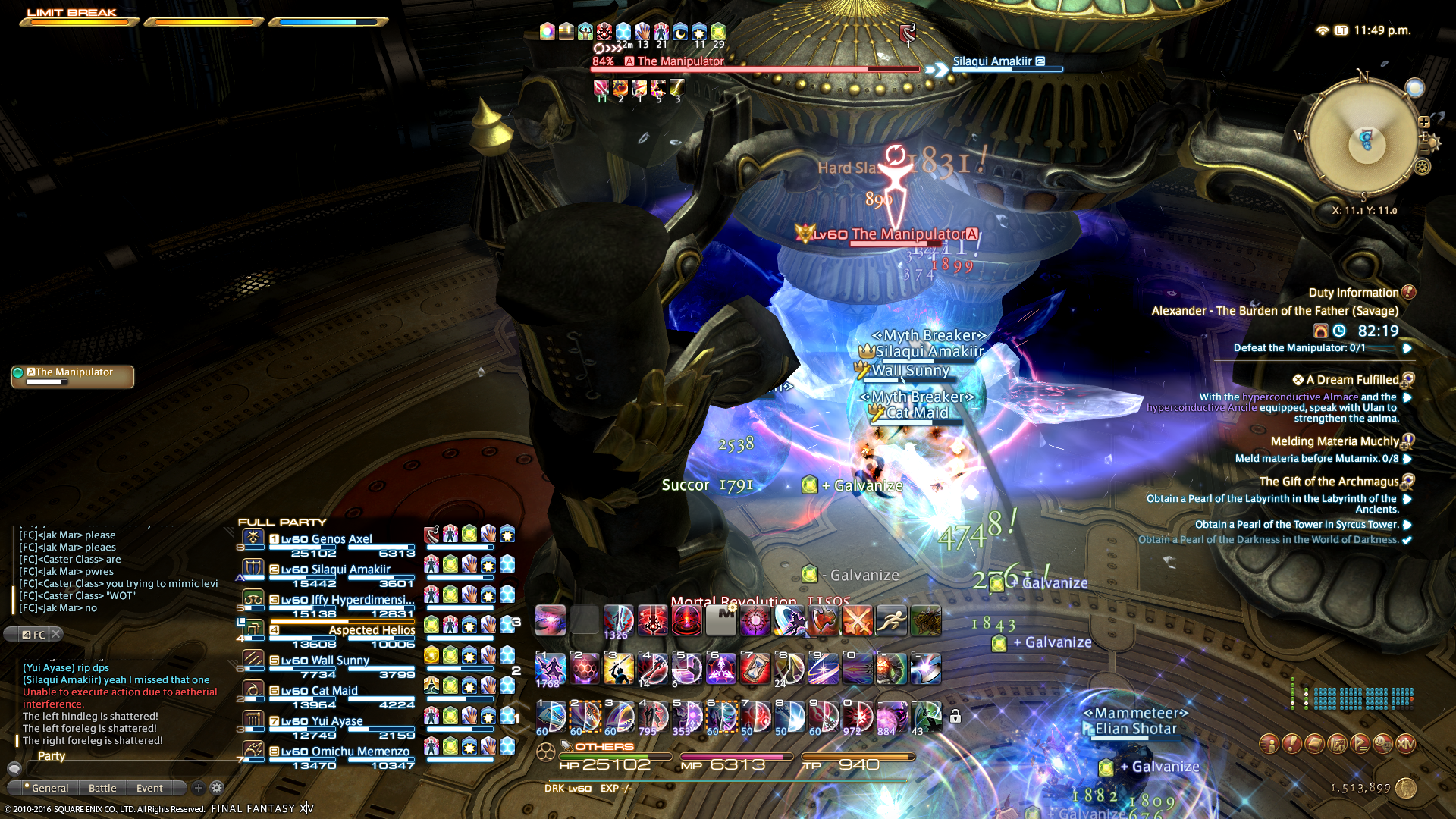Open the Event chat tab
The image size is (1456, 819).
tap(149, 788)
